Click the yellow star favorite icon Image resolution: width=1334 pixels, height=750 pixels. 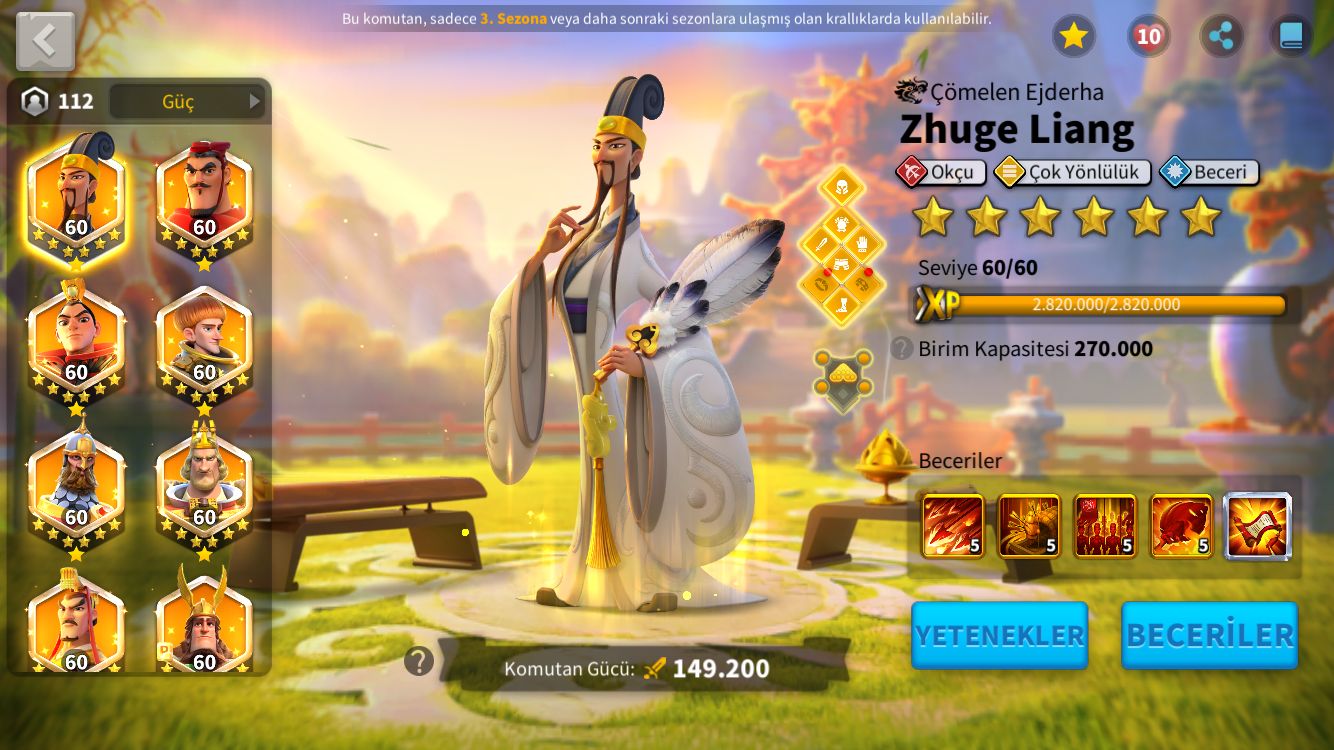tap(1073, 36)
